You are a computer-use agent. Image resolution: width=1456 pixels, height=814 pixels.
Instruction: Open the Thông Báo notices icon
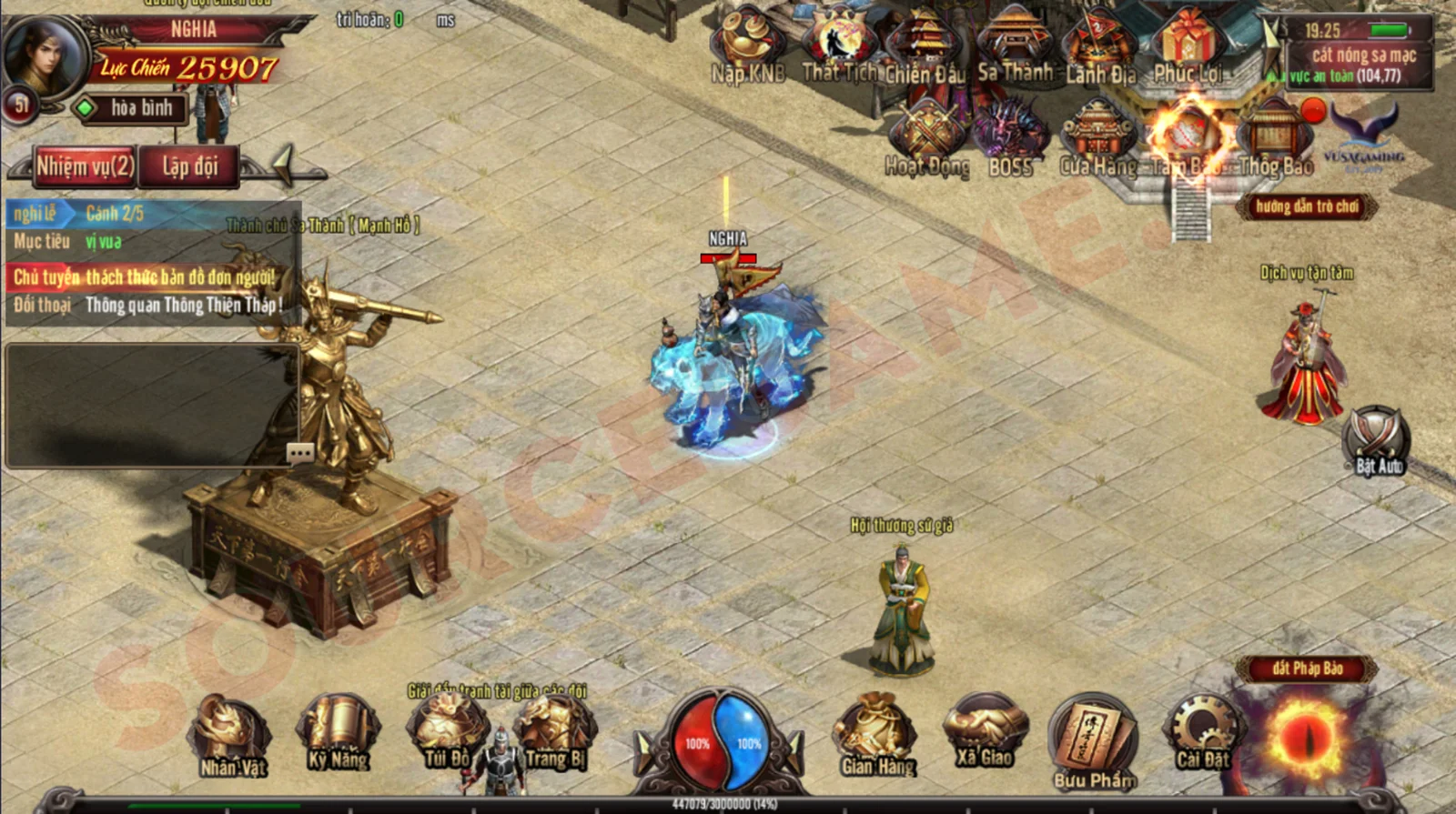coord(1276,138)
